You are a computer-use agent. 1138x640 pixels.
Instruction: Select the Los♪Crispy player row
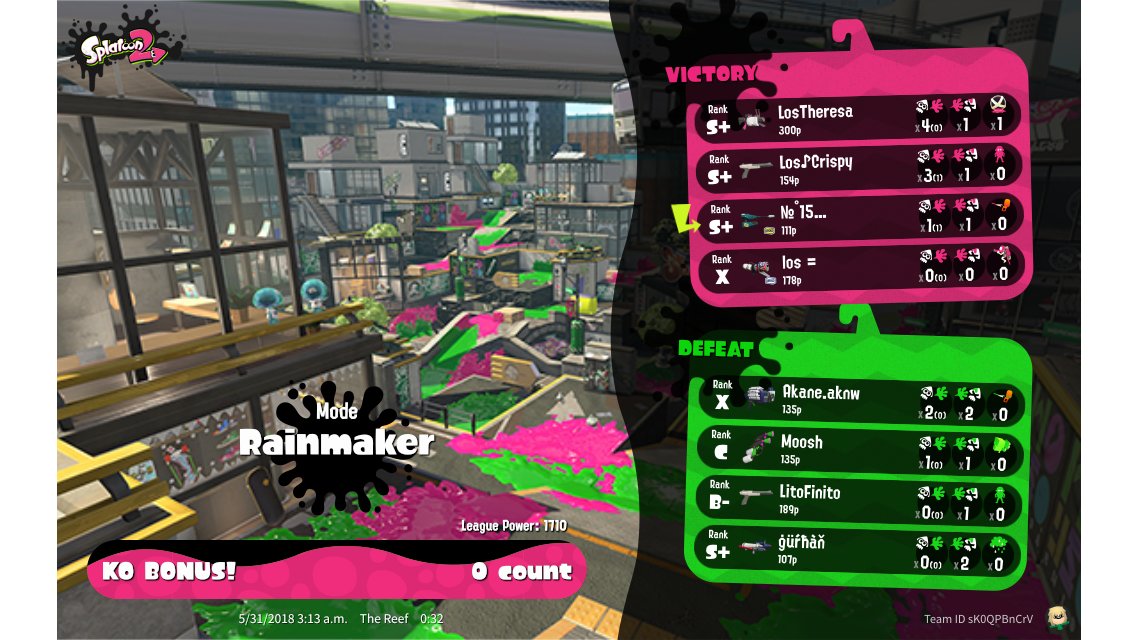(858, 166)
